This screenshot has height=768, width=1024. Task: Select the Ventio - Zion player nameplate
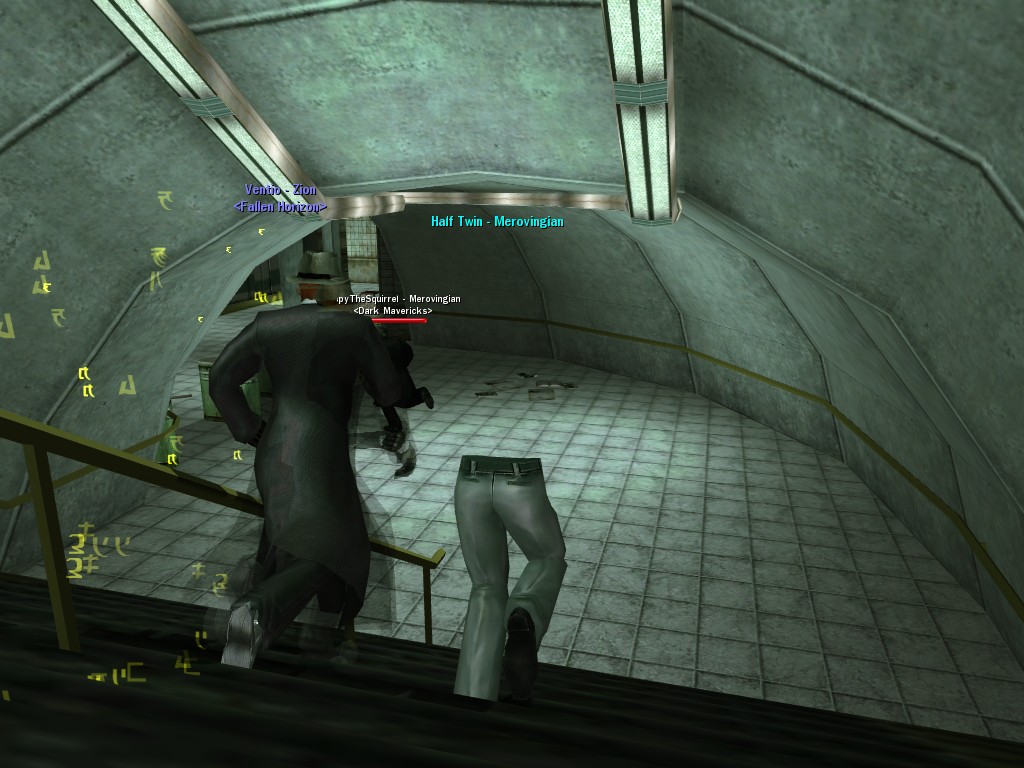point(280,190)
